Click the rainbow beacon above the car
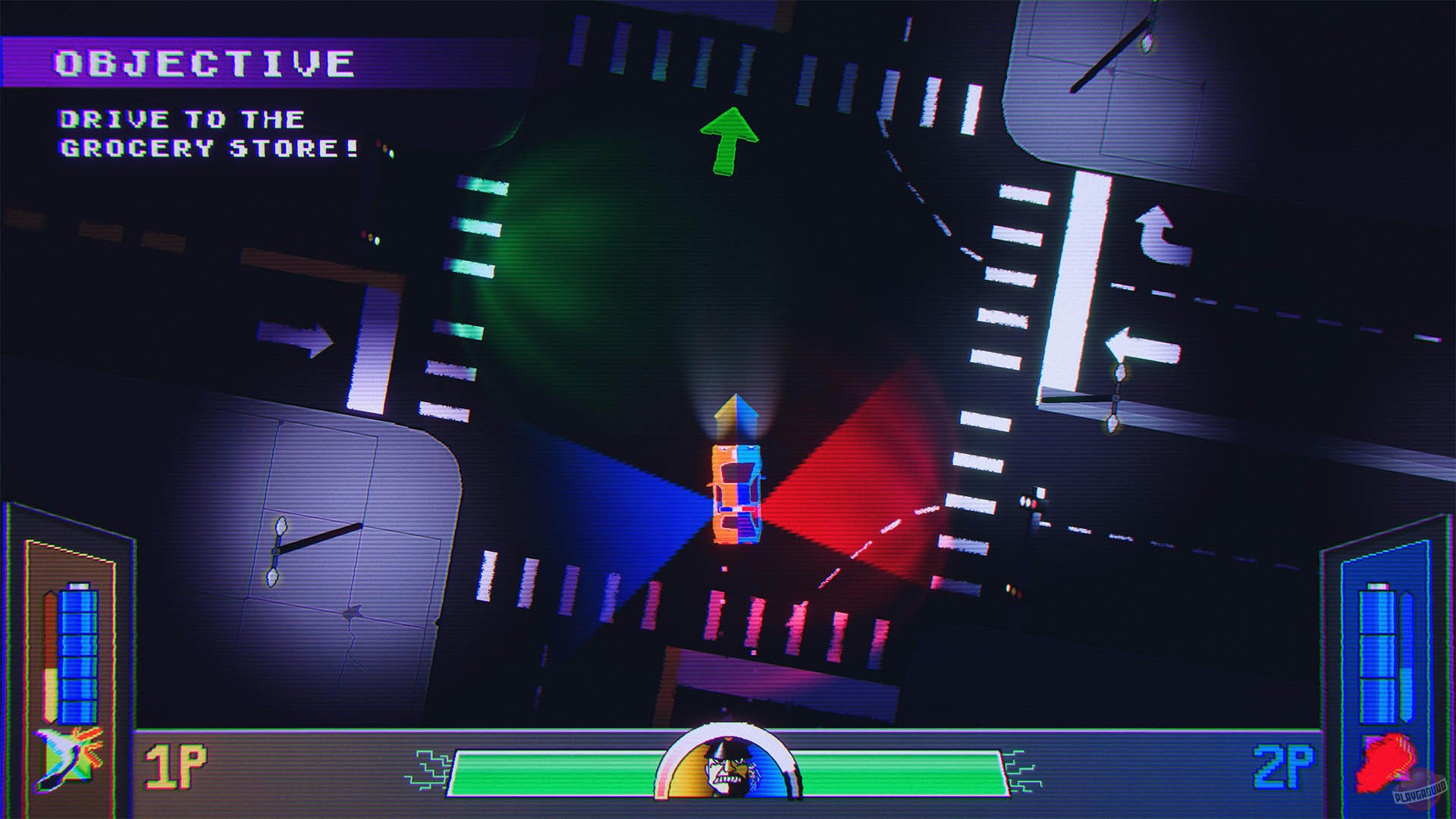 737,413
